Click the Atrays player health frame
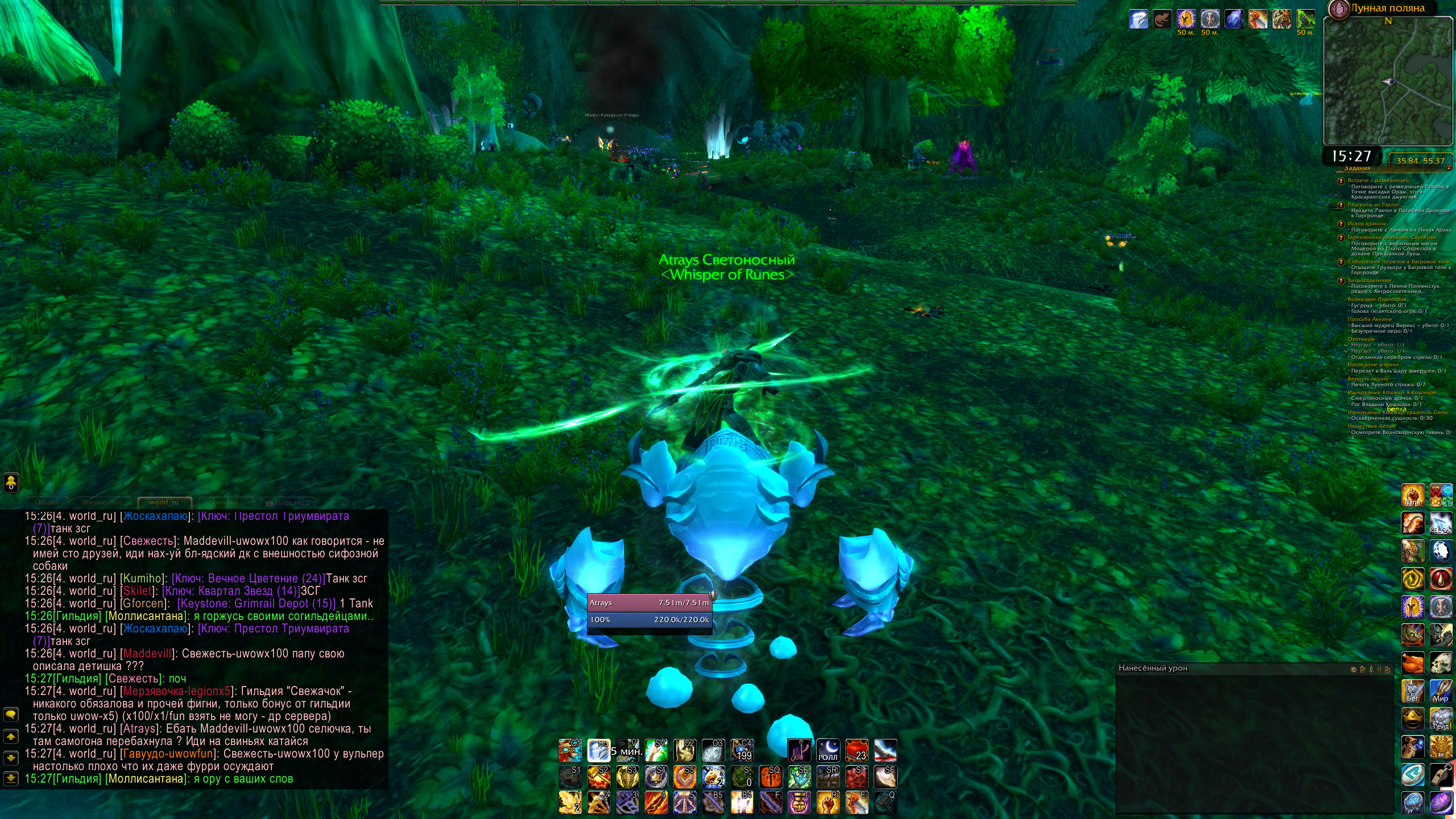The image size is (1456, 819). point(649,602)
